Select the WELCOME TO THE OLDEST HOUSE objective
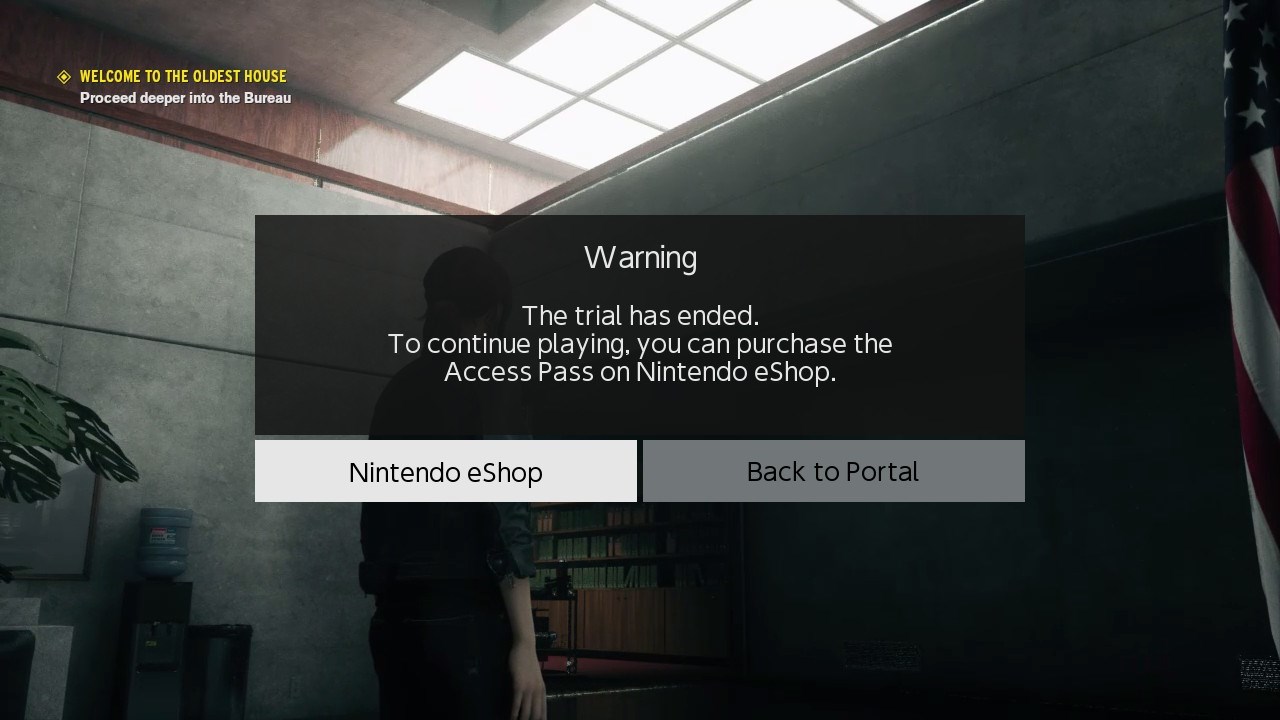This screenshot has height=720, width=1280. click(x=184, y=76)
